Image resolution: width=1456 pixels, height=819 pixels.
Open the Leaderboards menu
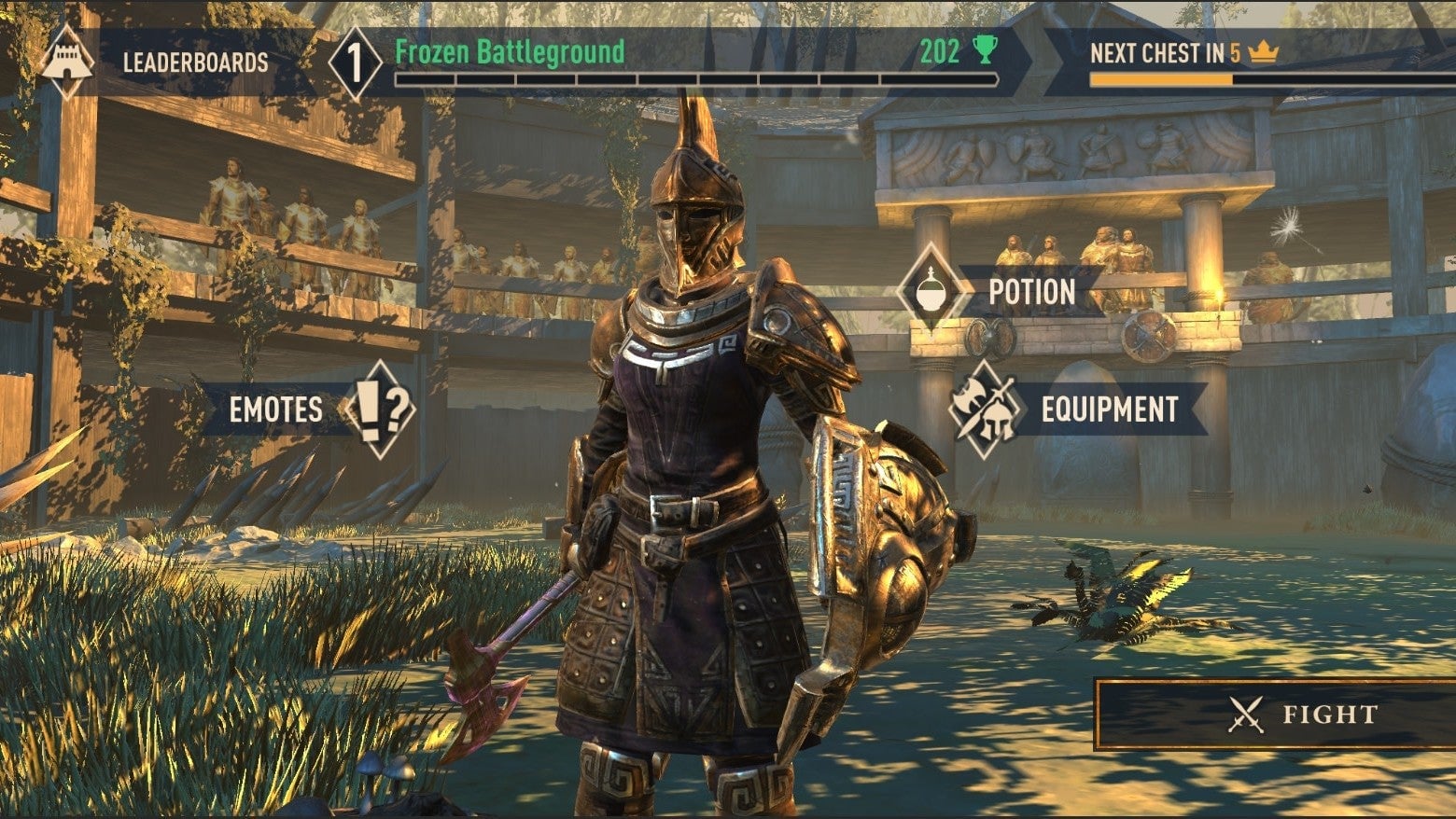coord(195,62)
